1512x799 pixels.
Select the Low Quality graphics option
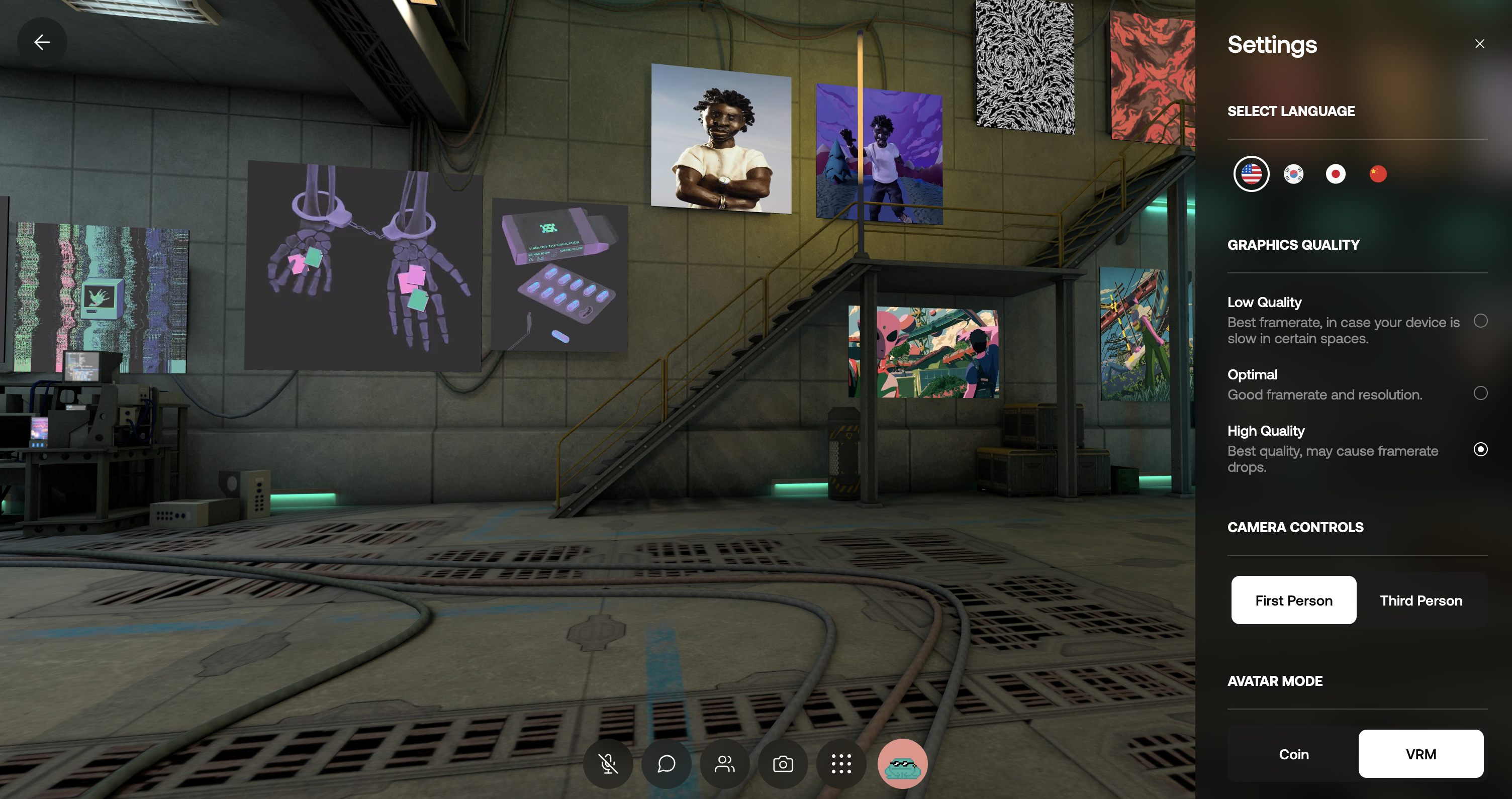pyautogui.click(x=1480, y=321)
